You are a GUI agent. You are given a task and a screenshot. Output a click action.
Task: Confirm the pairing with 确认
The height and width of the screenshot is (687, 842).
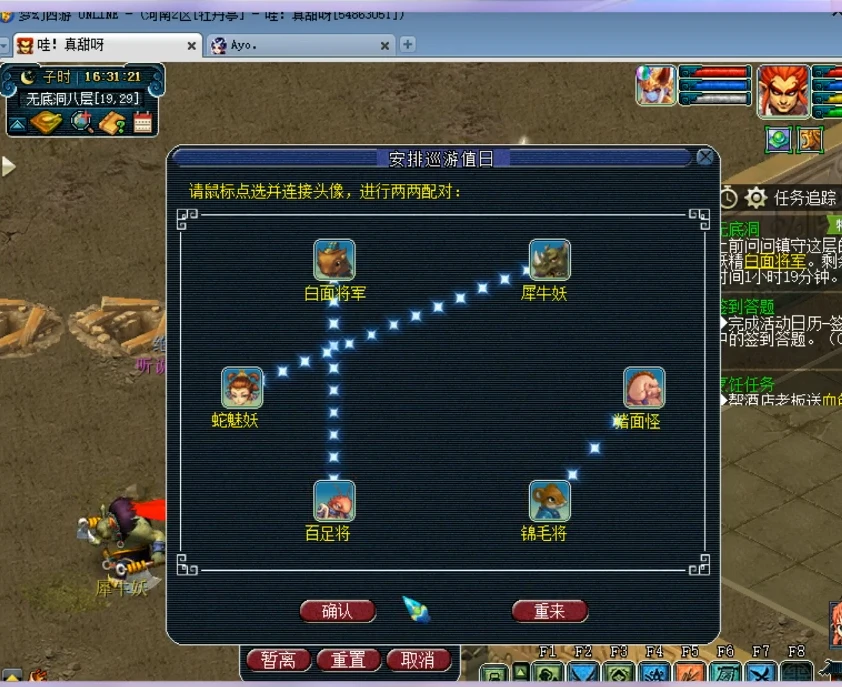point(337,611)
